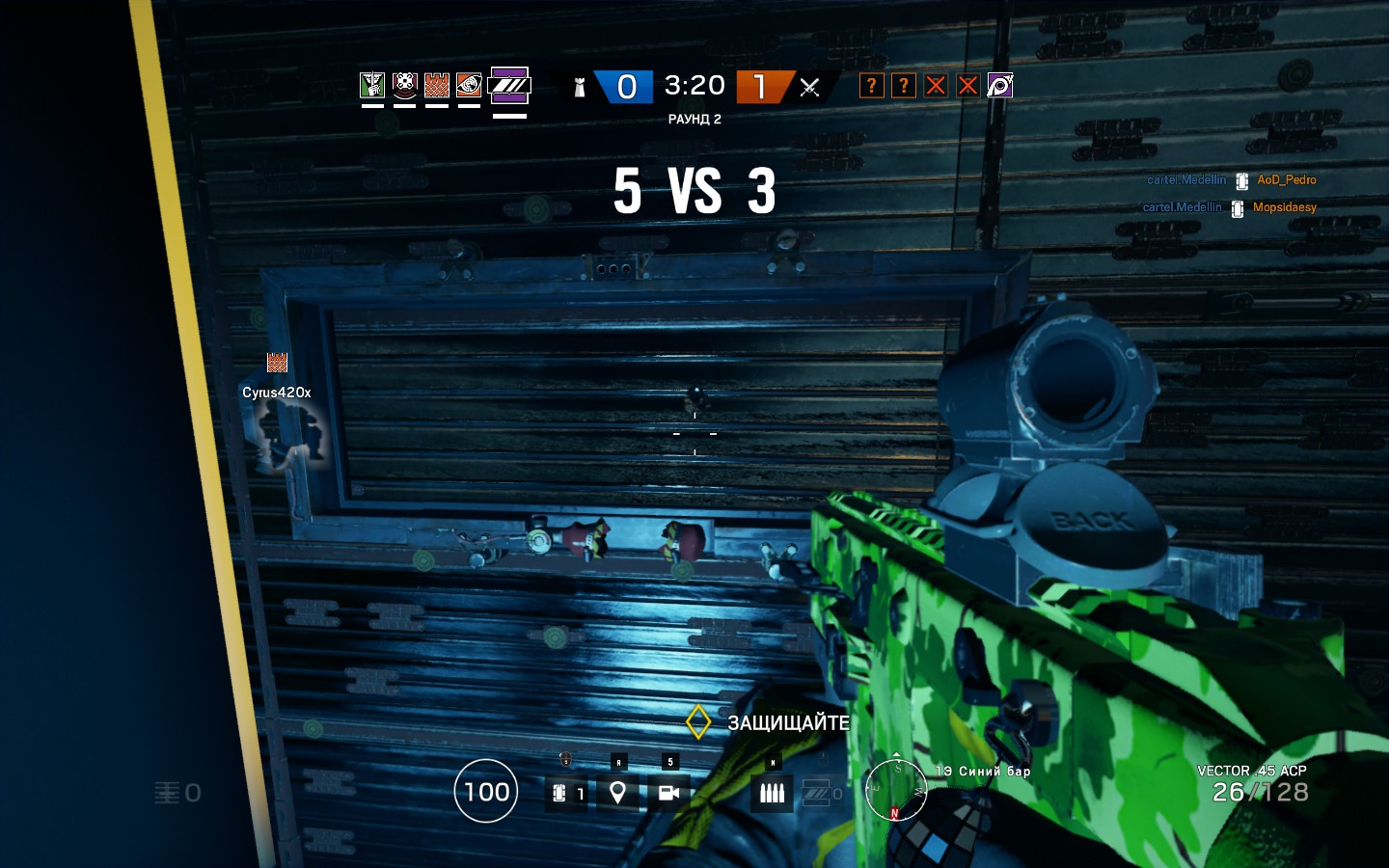Click the barbed wire gadget icon showing 0
The height and width of the screenshot is (868, 1389).
821,792
